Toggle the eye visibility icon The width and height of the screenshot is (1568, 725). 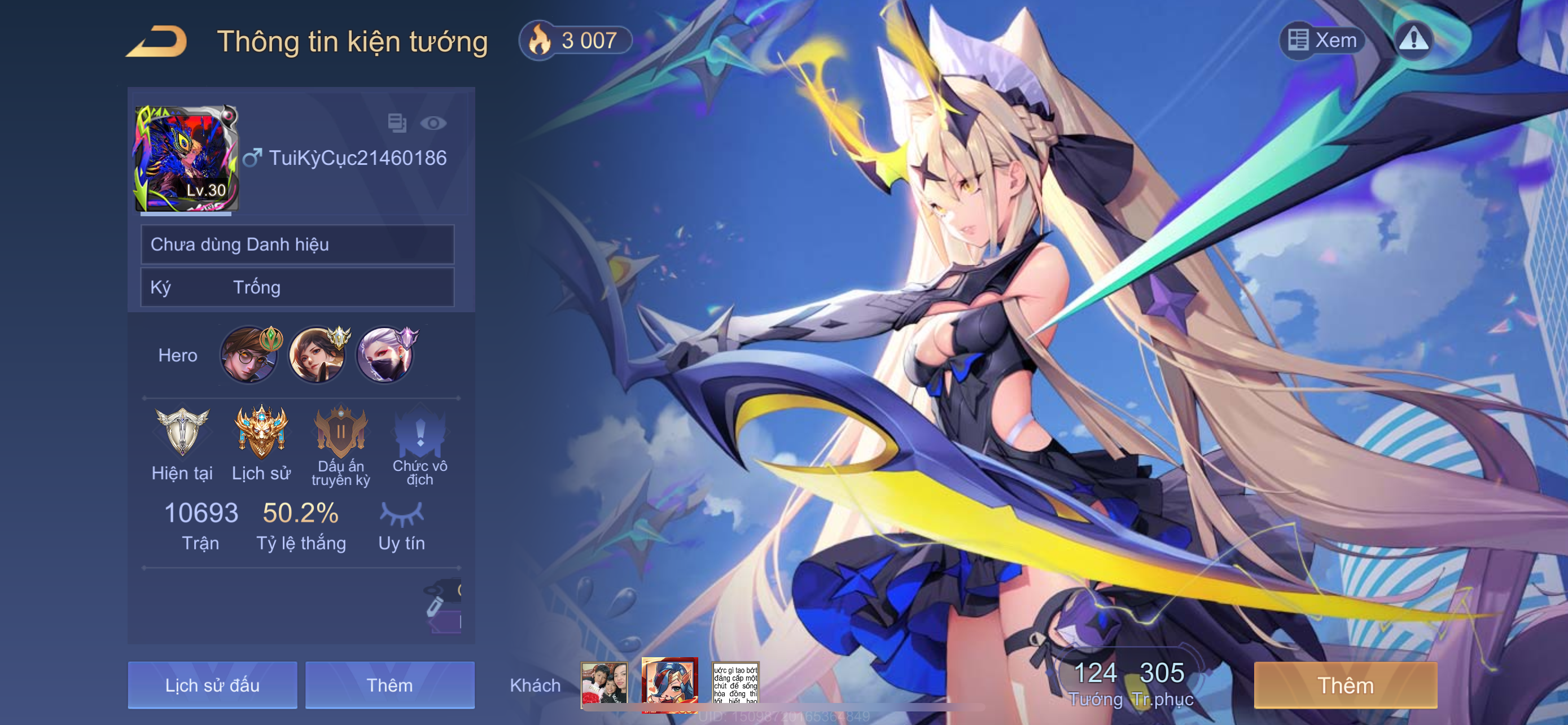coord(433,124)
